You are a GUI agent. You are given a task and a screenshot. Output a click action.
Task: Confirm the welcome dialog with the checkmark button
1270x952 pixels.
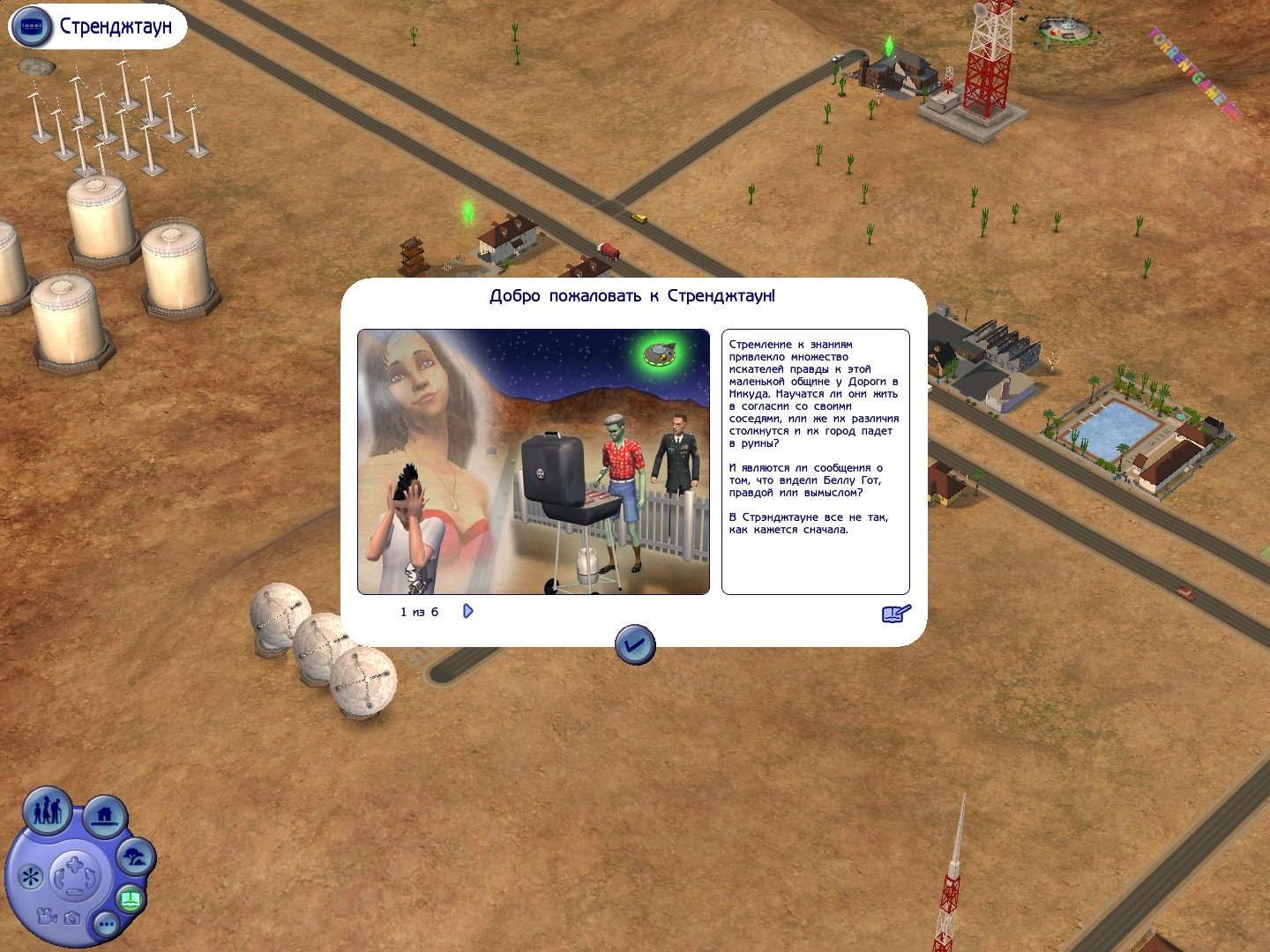coord(635,645)
